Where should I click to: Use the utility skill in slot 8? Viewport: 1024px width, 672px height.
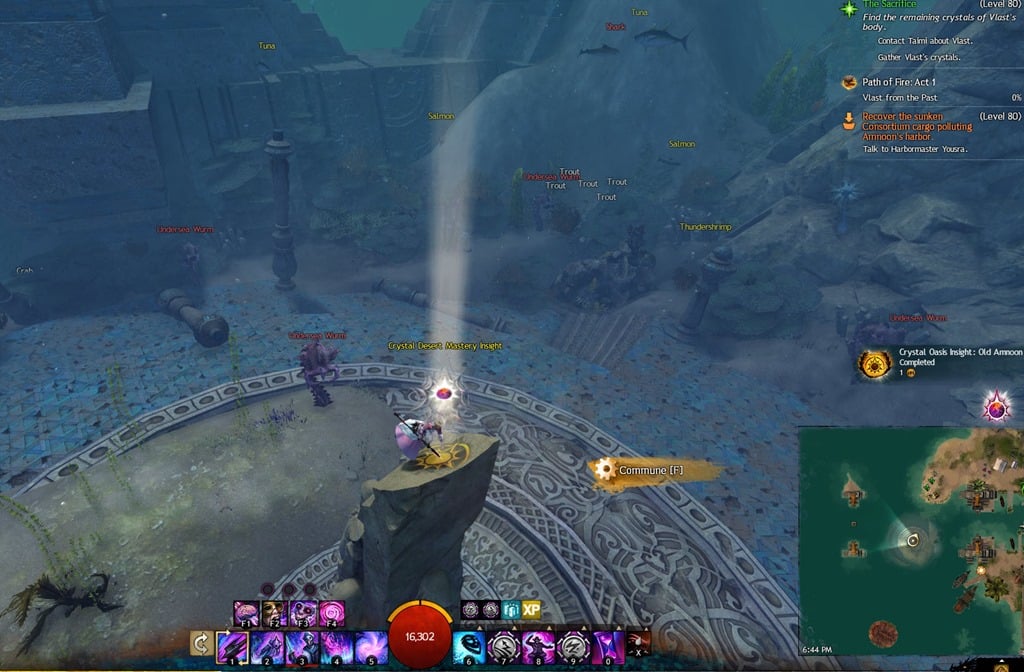[538, 647]
